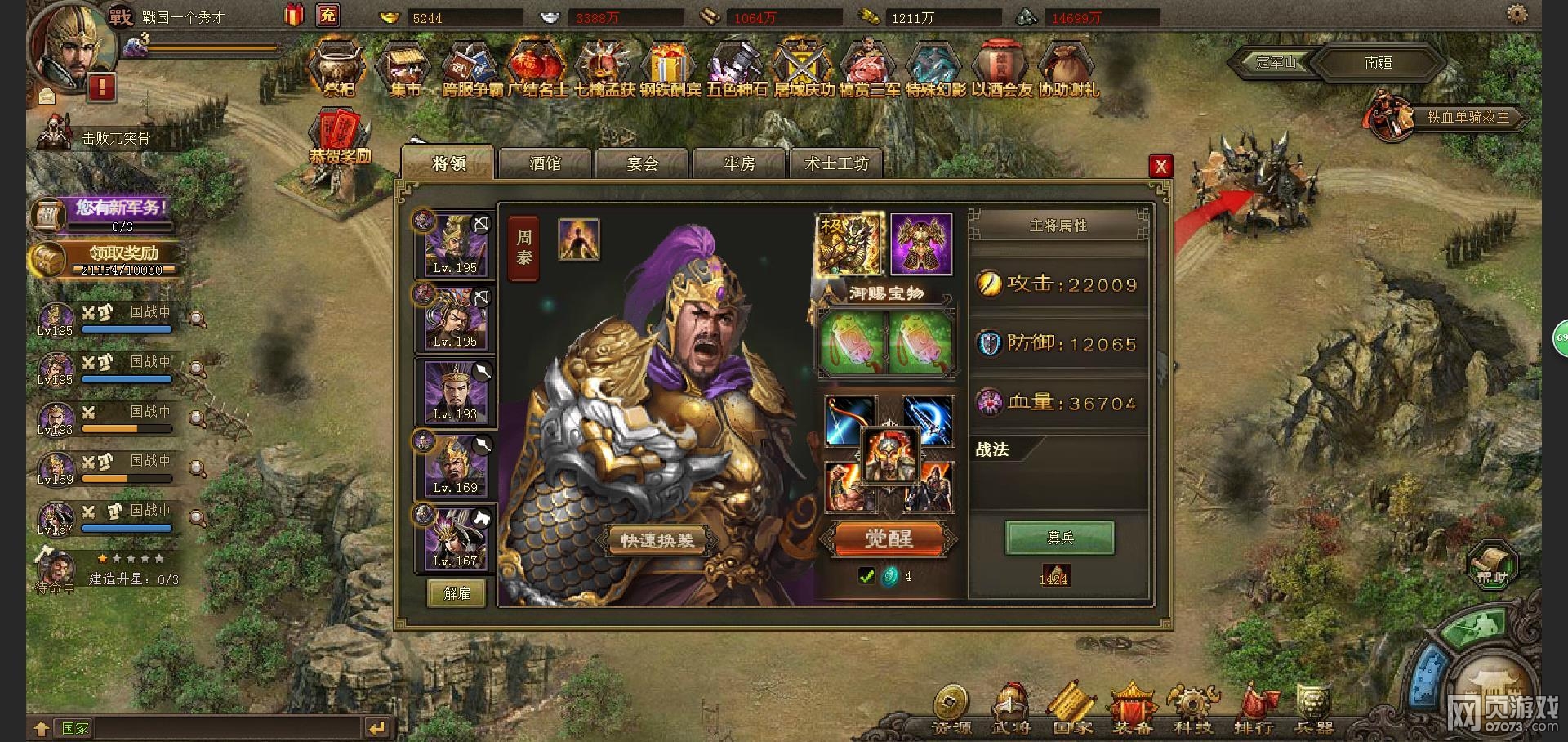The width and height of the screenshot is (1568, 742).
Task: Open 装备 equipment from bottom menu
Action: coord(1132,708)
